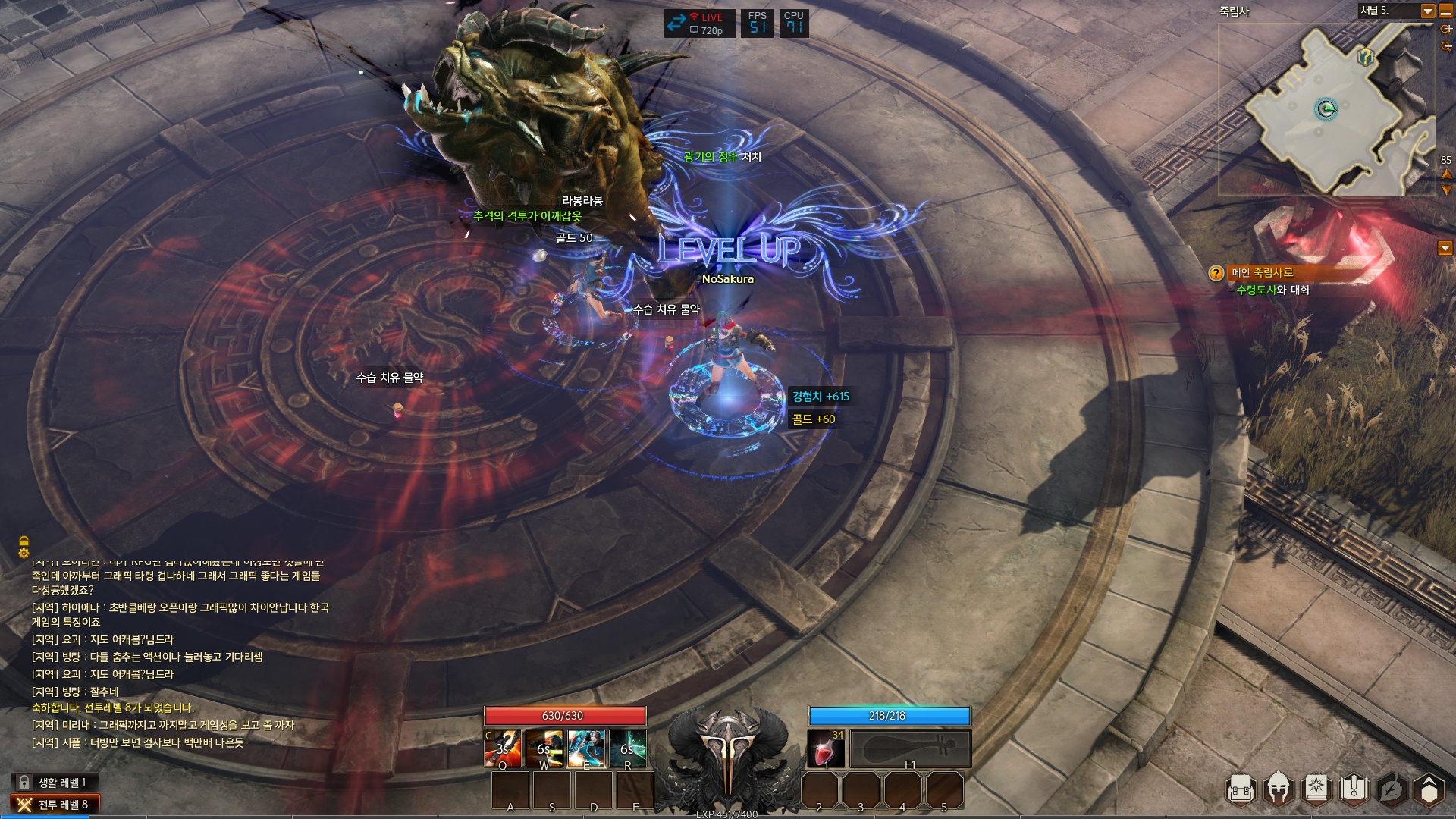
Task: Zoom in the minimap
Action: pos(1446,30)
